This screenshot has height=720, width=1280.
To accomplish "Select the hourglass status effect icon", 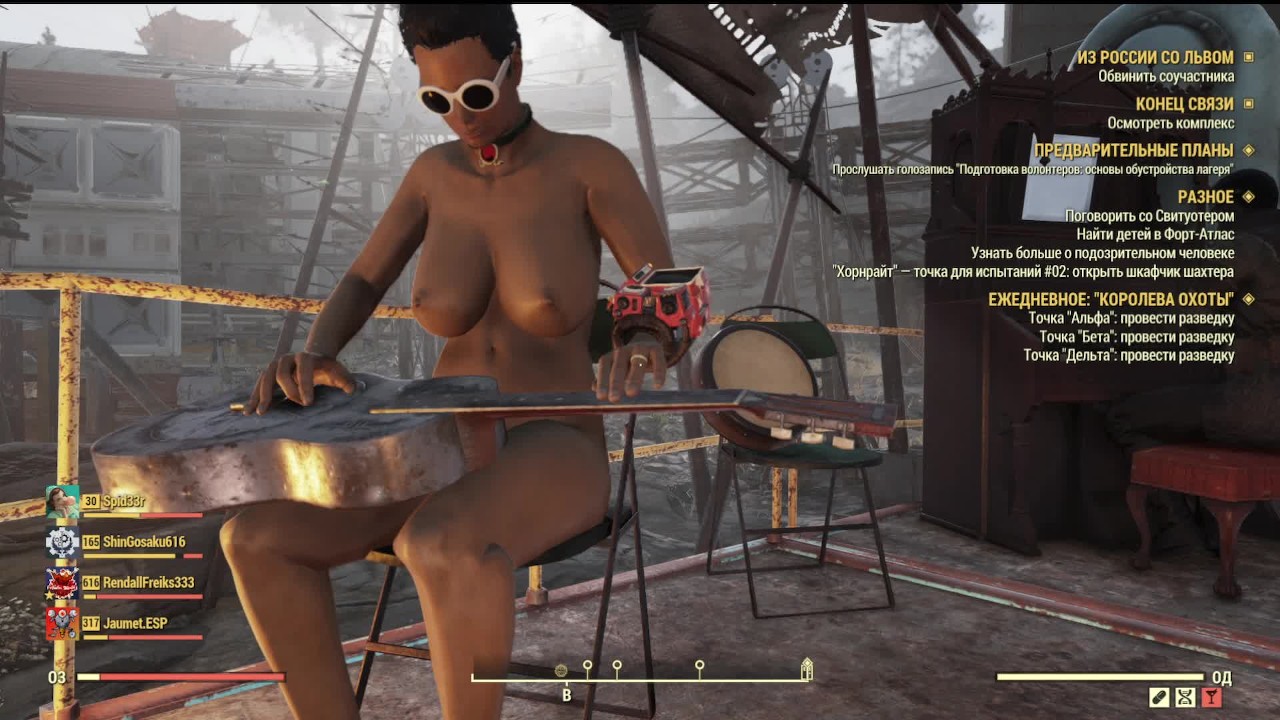I will coord(1186,698).
